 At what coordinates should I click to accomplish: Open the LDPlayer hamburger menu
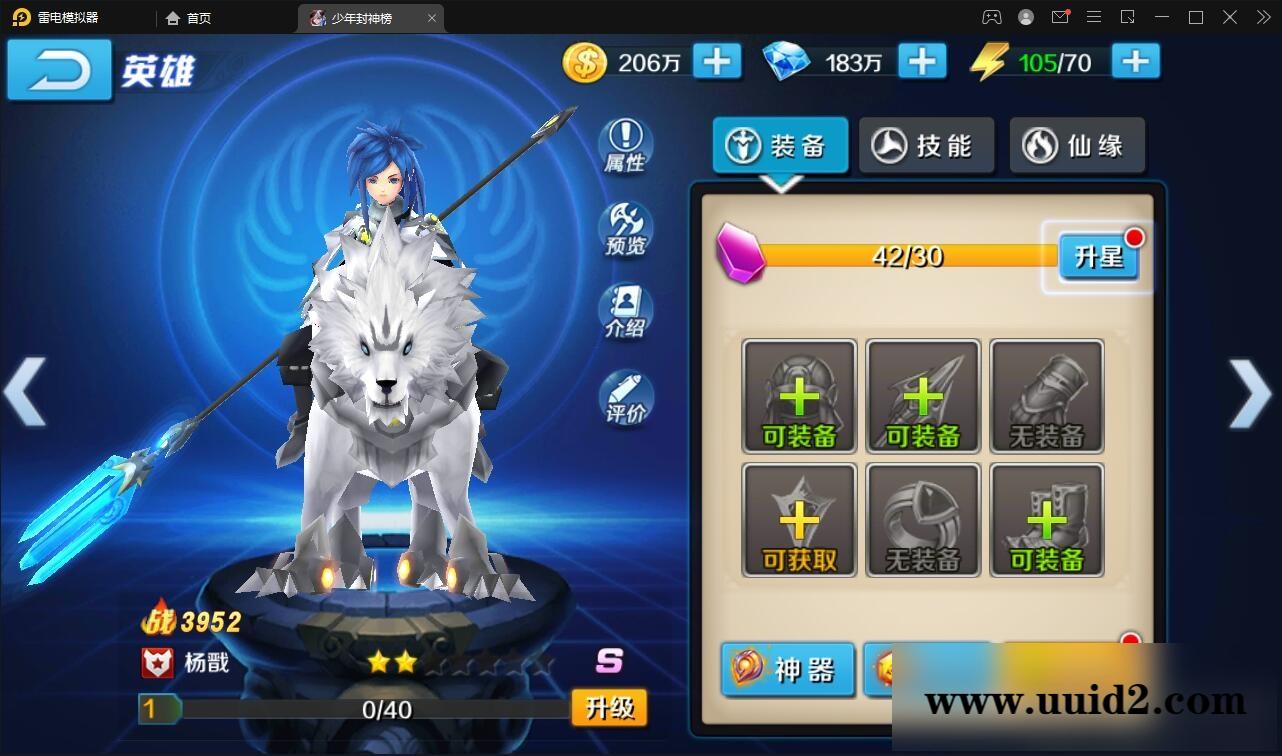pyautogui.click(x=1093, y=17)
